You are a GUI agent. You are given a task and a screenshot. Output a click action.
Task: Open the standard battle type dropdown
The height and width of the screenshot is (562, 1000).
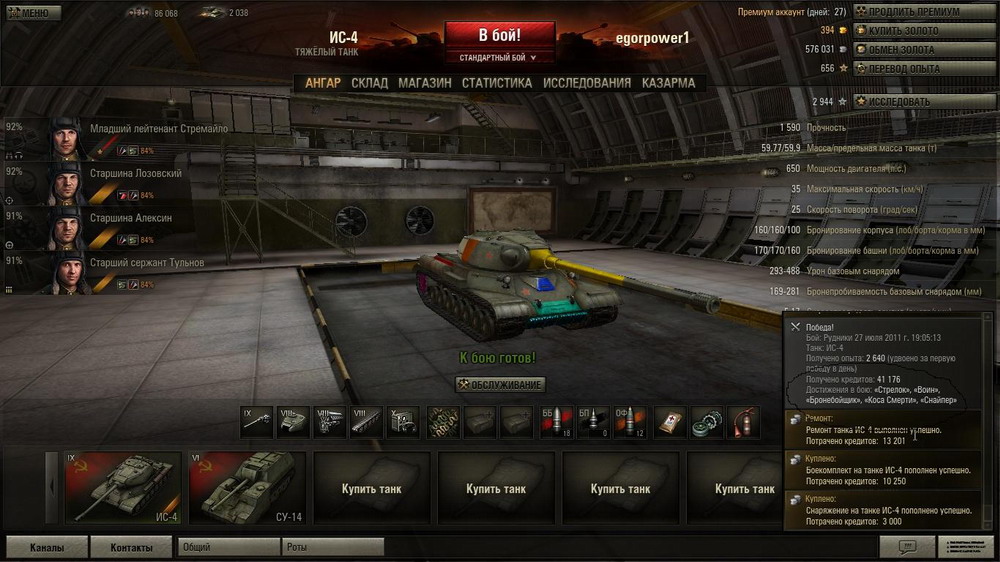[499, 58]
